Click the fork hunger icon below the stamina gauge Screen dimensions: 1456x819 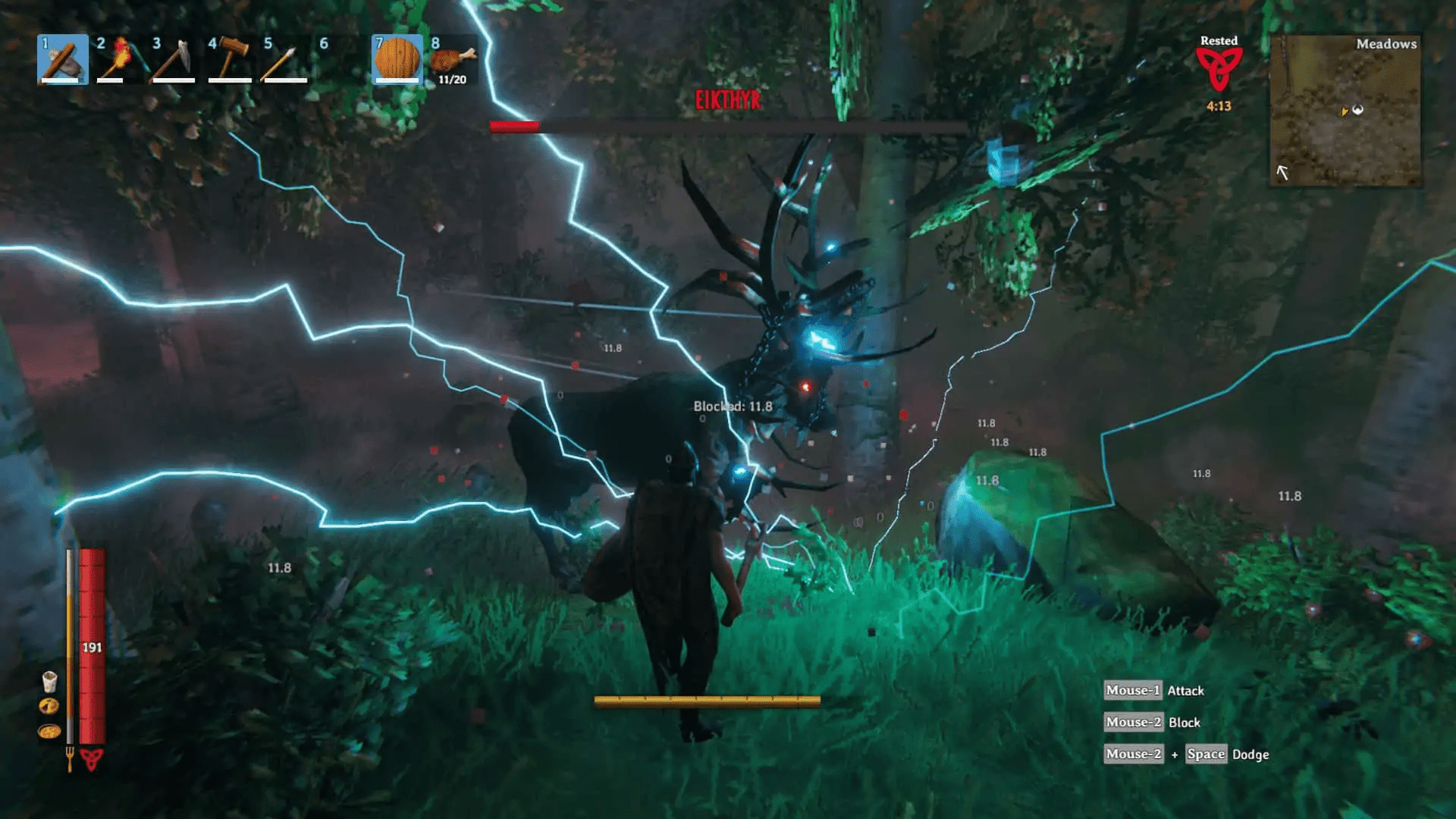coord(70,758)
